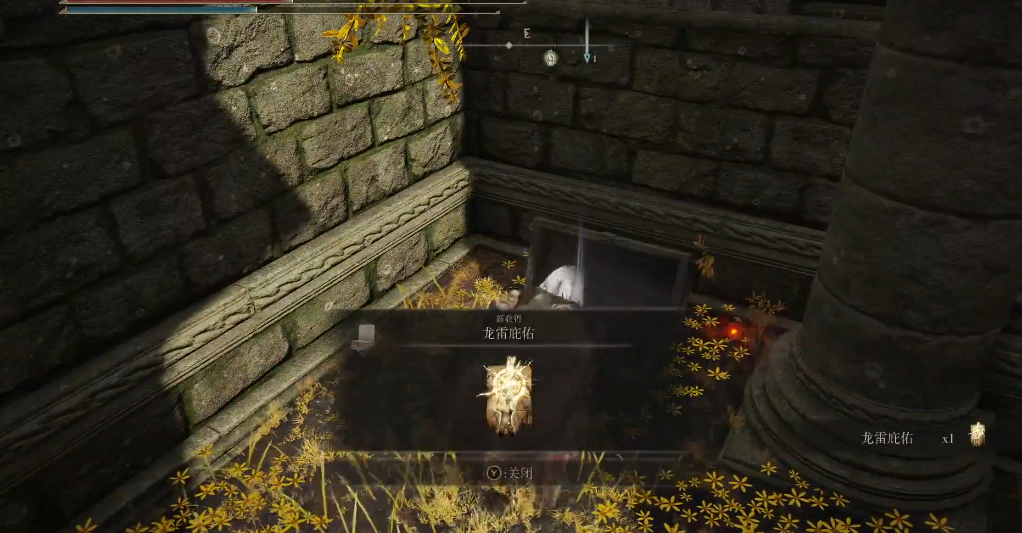
Task: Select the 龙雷庇佑 item icon in popup
Action: (507, 396)
